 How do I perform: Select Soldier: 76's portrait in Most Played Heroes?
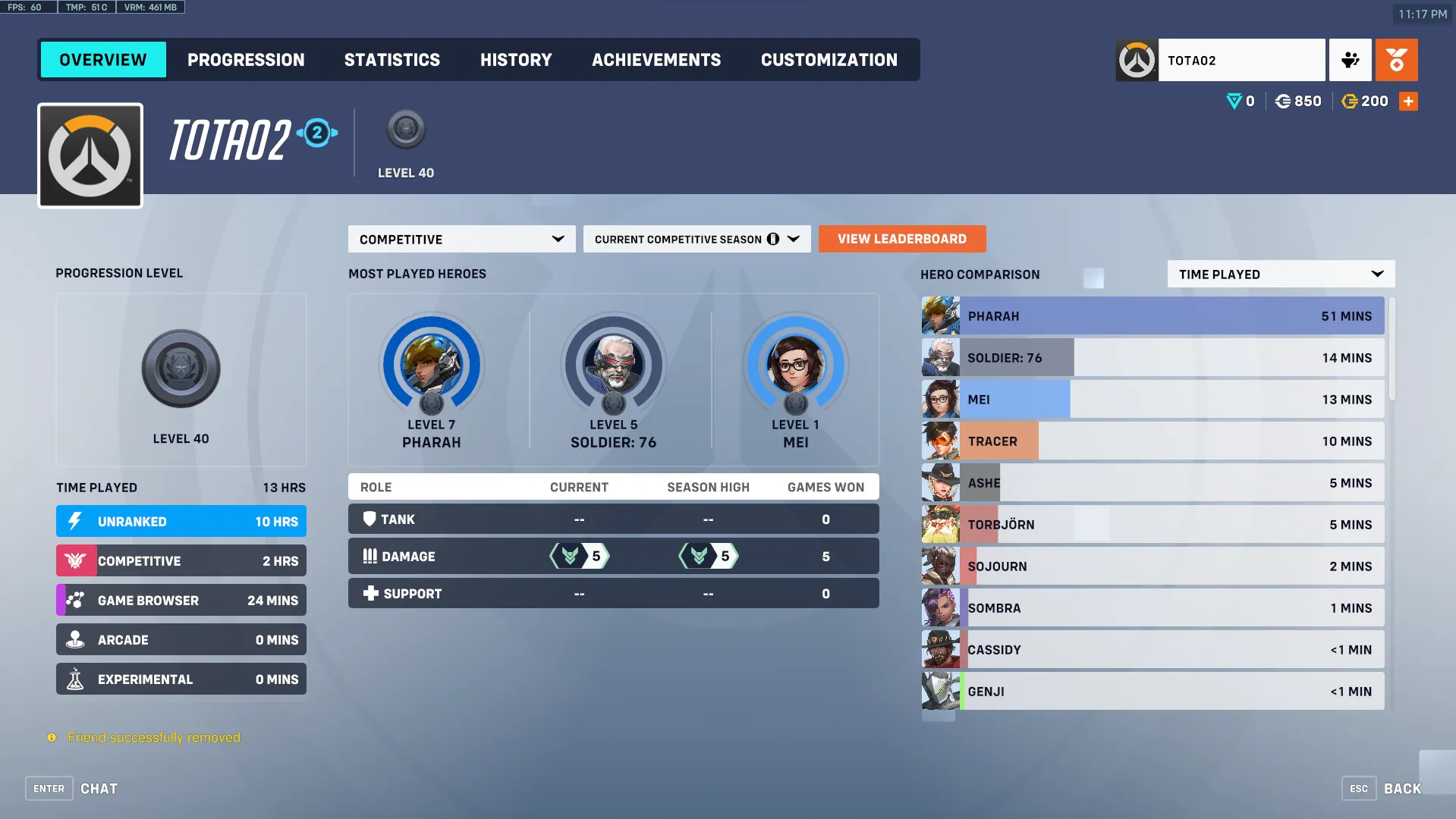coord(613,366)
